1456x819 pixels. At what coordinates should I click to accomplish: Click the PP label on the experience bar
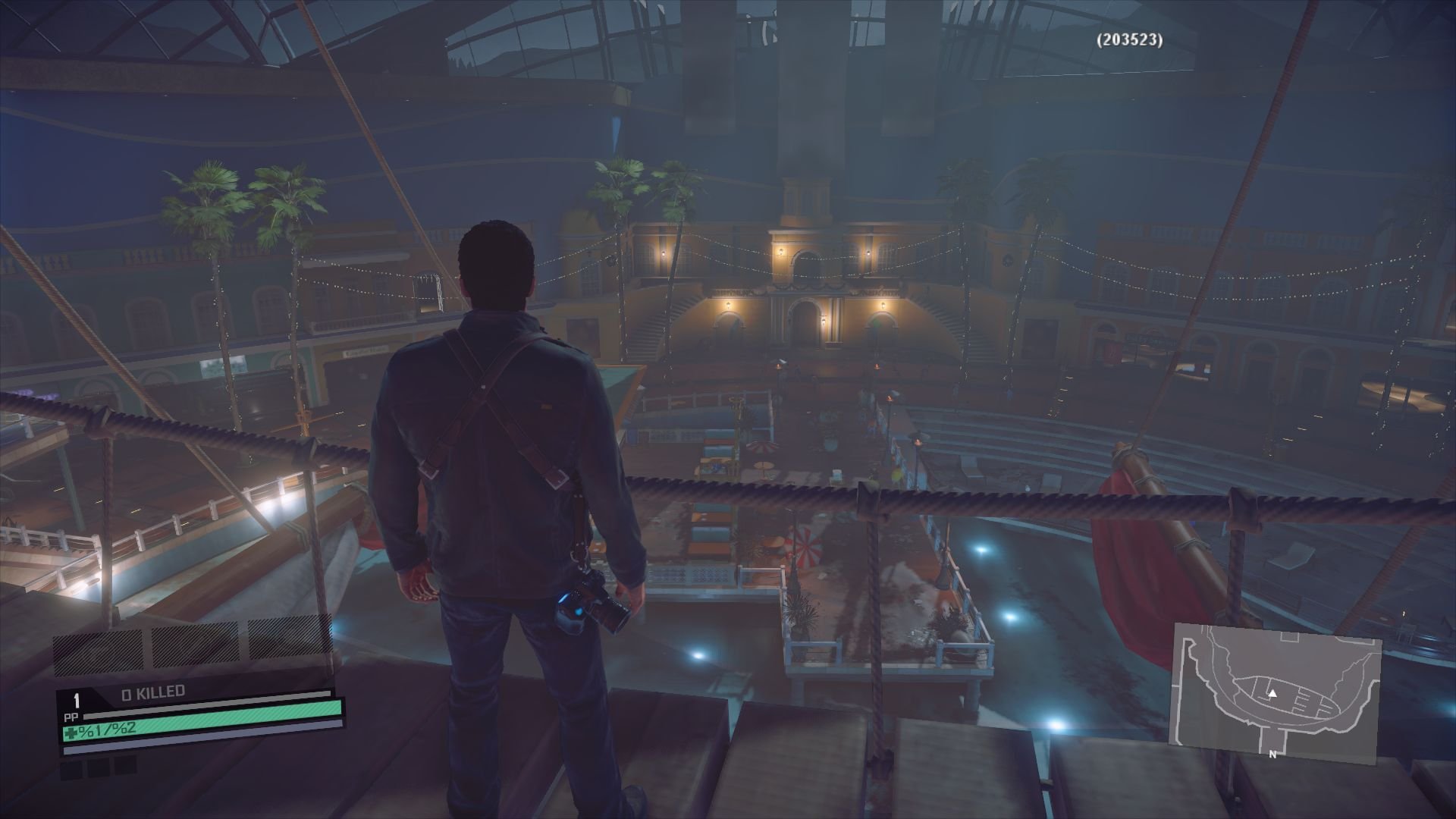[71, 716]
